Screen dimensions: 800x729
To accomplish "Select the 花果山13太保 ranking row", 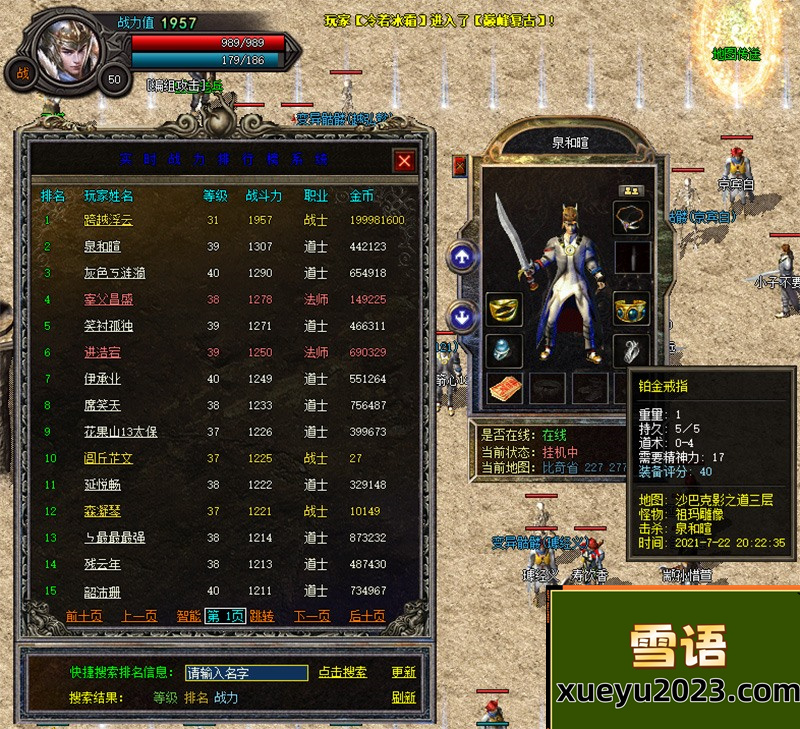I will click(x=120, y=432).
